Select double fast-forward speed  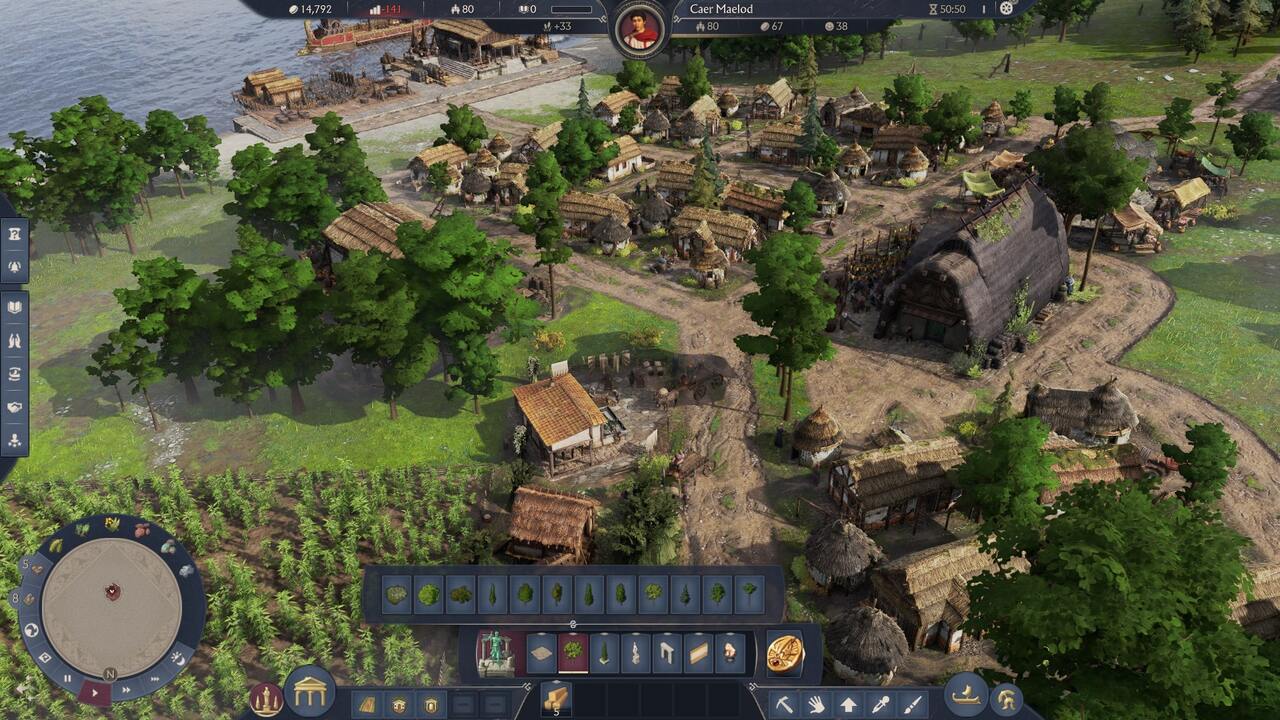coord(127,689)
